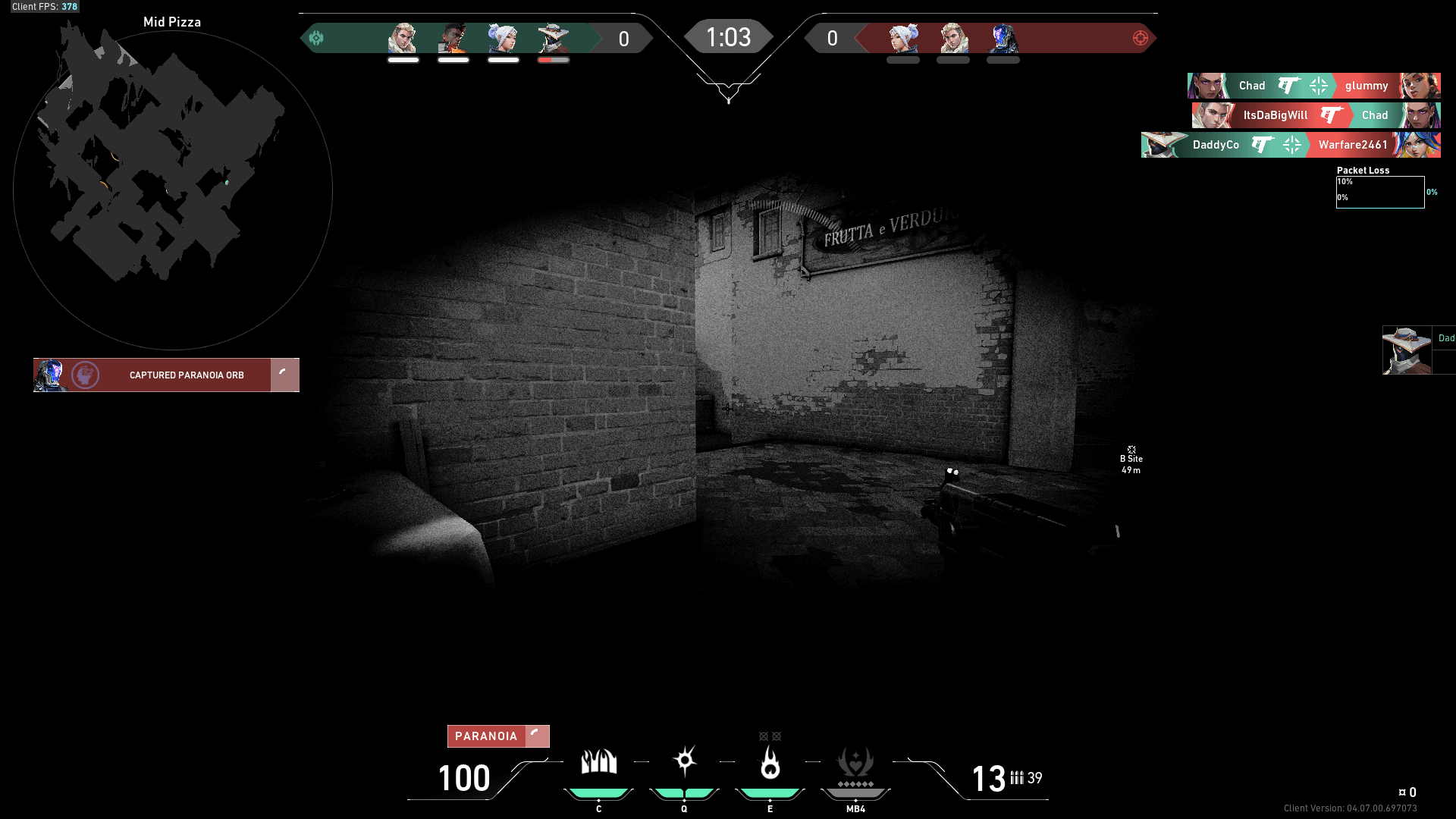Click the B Site objective marker

click(x=1131, y=460)
